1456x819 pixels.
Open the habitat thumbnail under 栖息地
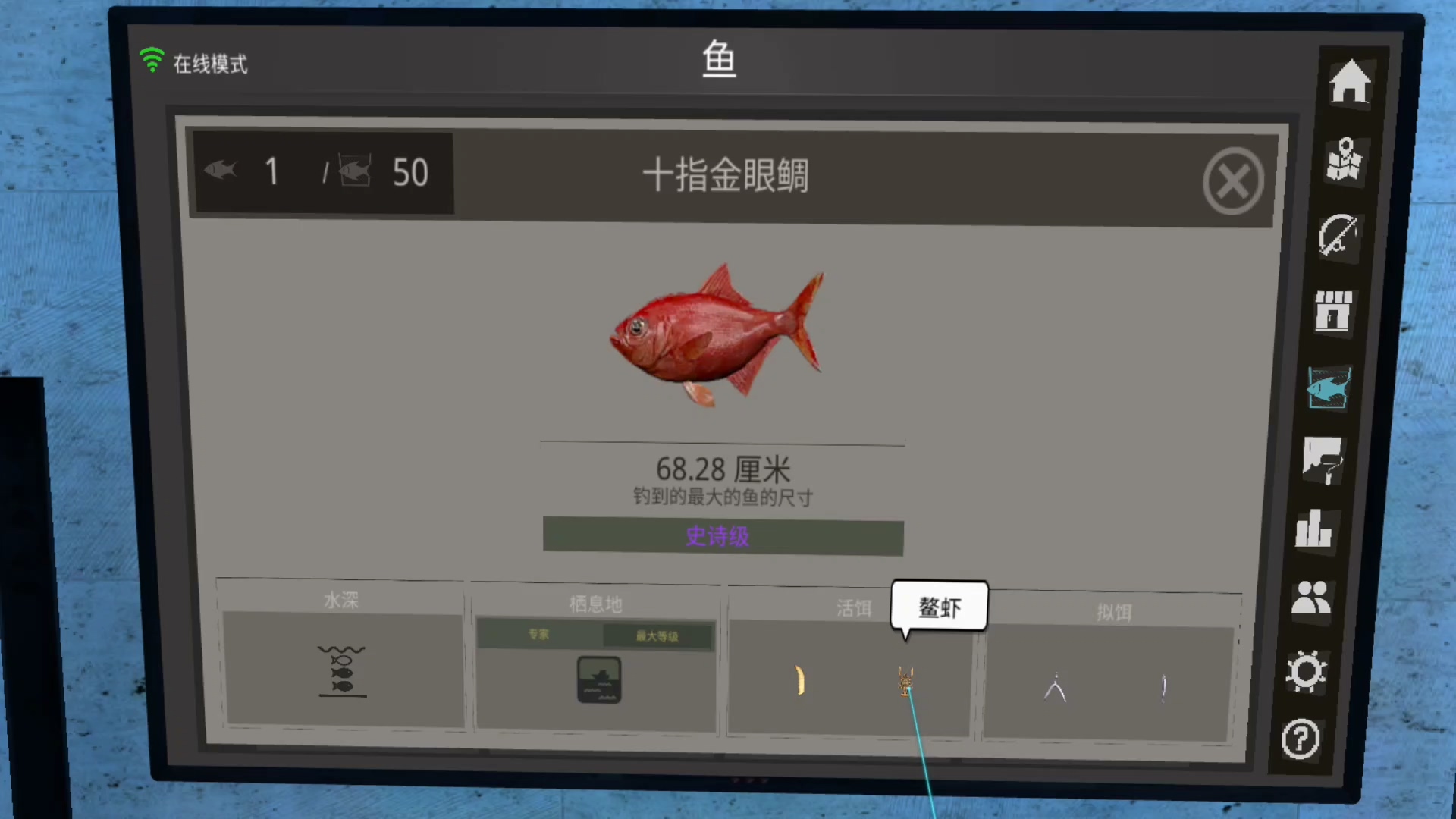598,680
